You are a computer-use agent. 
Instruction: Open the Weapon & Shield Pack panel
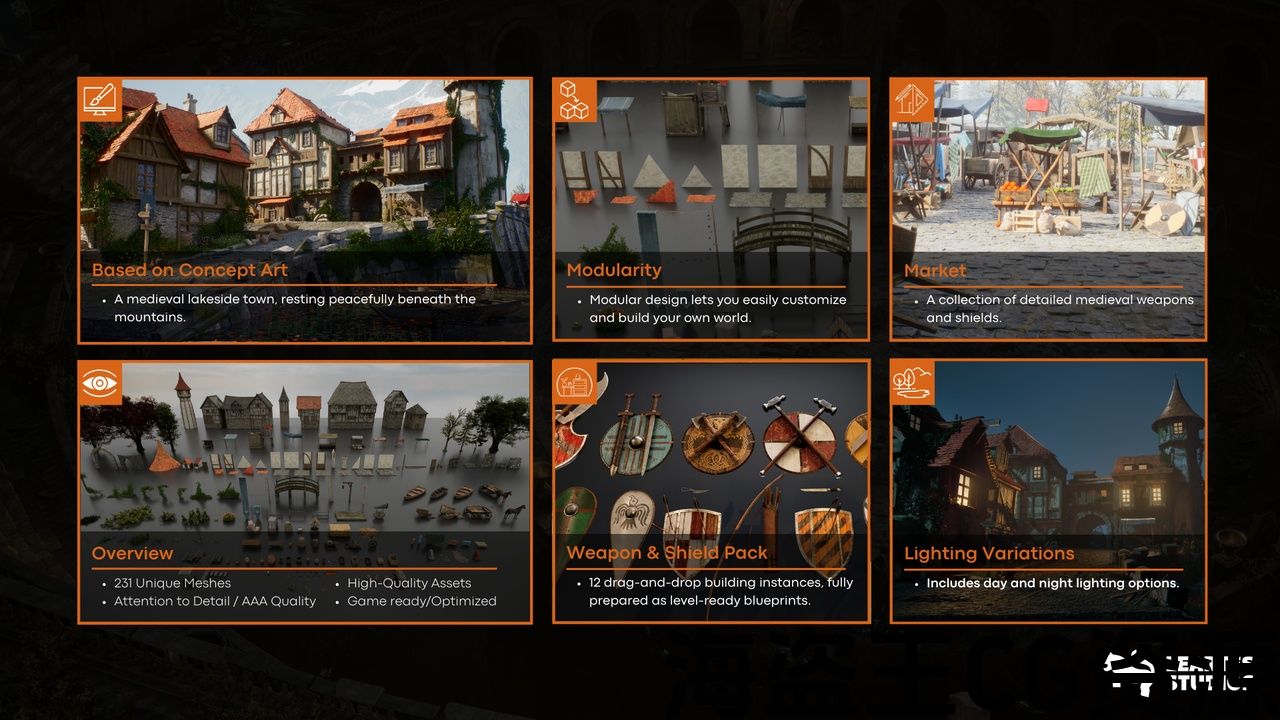pyautogui.click(x=710, y=492)
